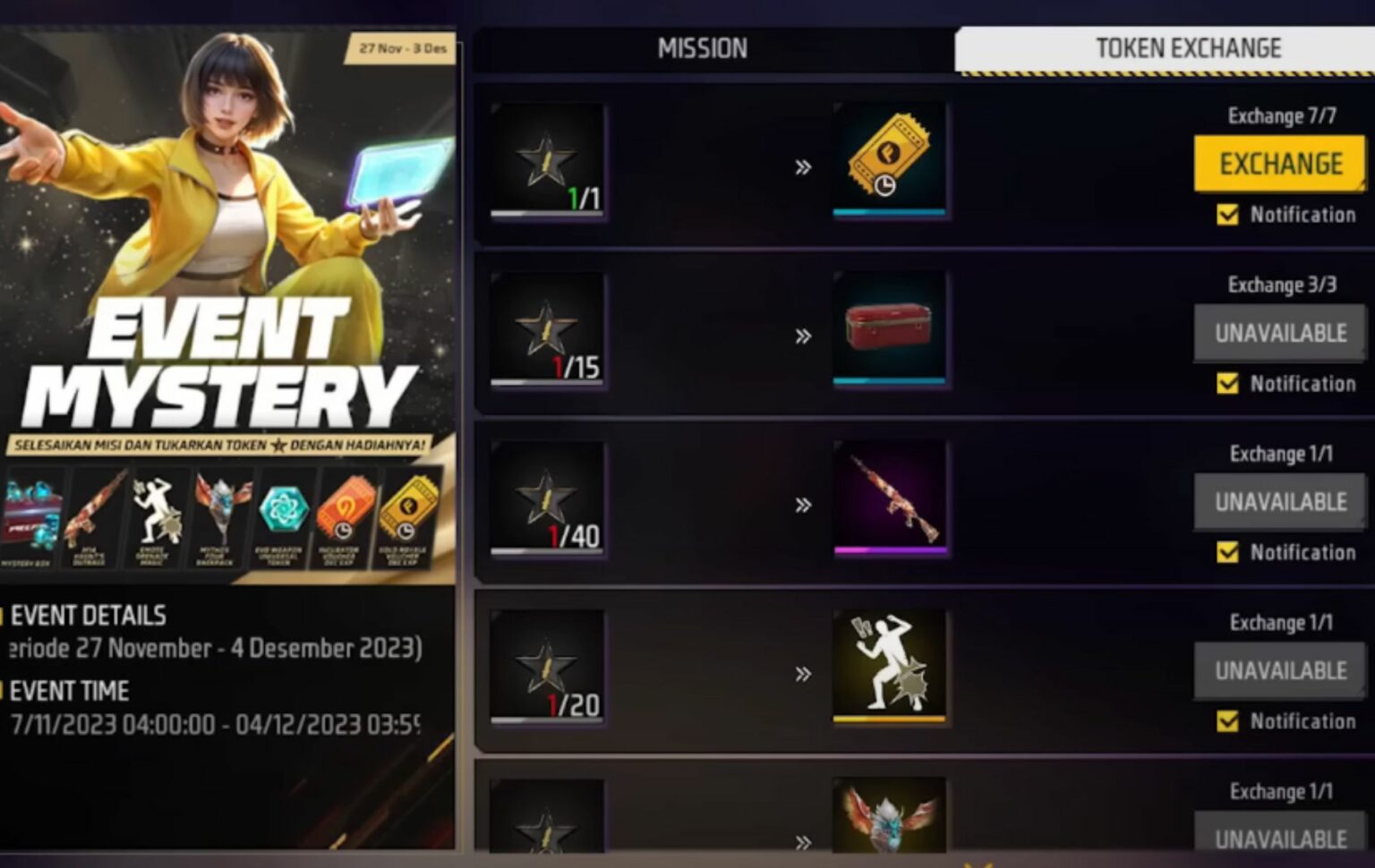Image resolution: width=1375 pixels, height=868 pixels.
Task: Open the Mystery Box reward icon
Action: pyautogui.click(x=33, y=510)
